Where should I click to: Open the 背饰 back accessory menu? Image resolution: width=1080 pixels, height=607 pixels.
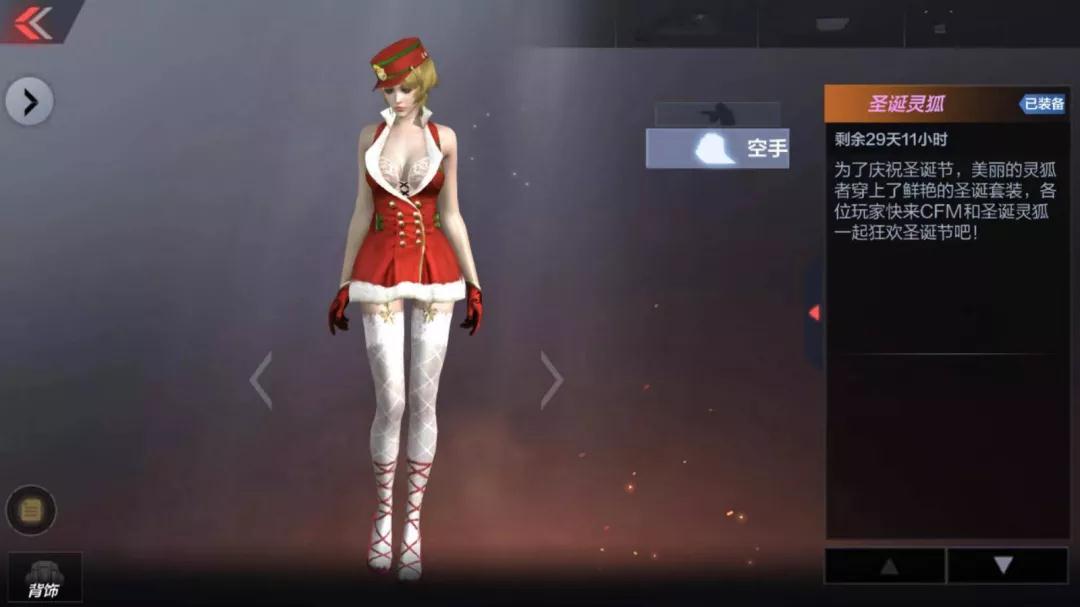44,578
